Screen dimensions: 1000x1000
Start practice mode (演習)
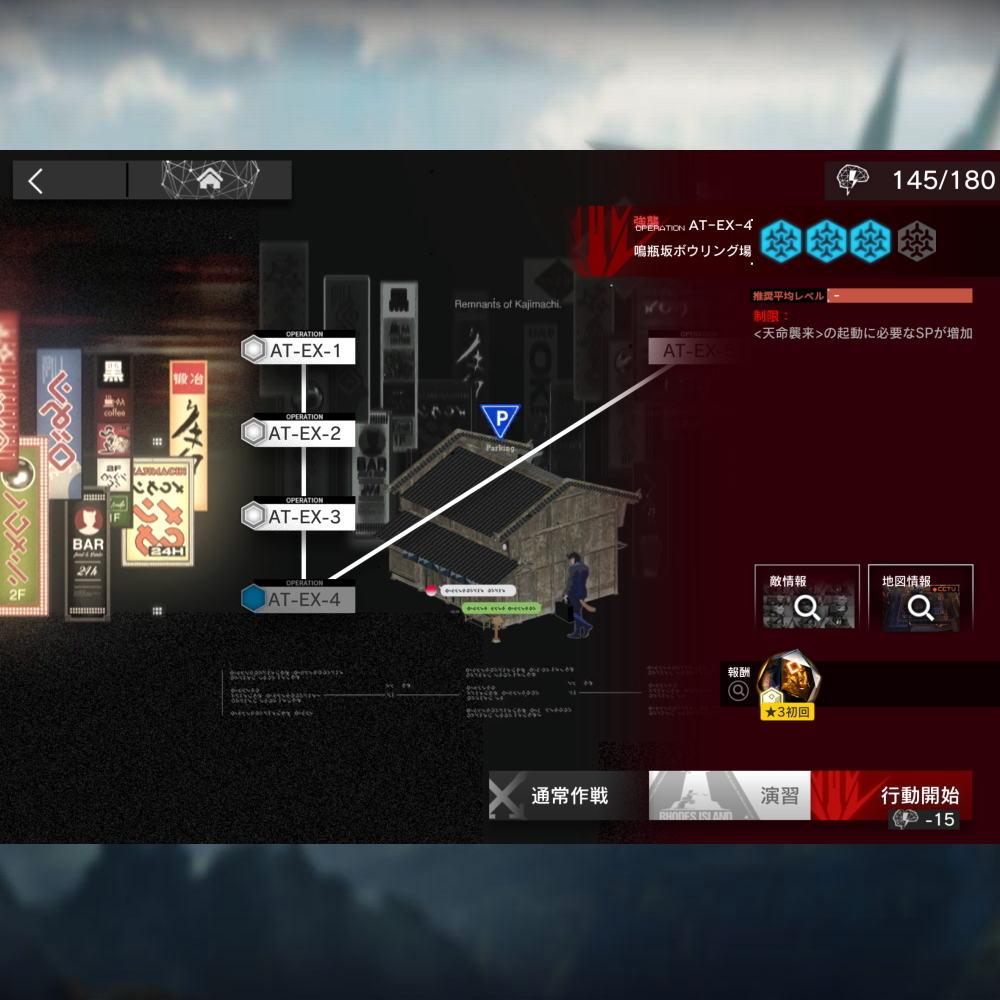[730, 796]
